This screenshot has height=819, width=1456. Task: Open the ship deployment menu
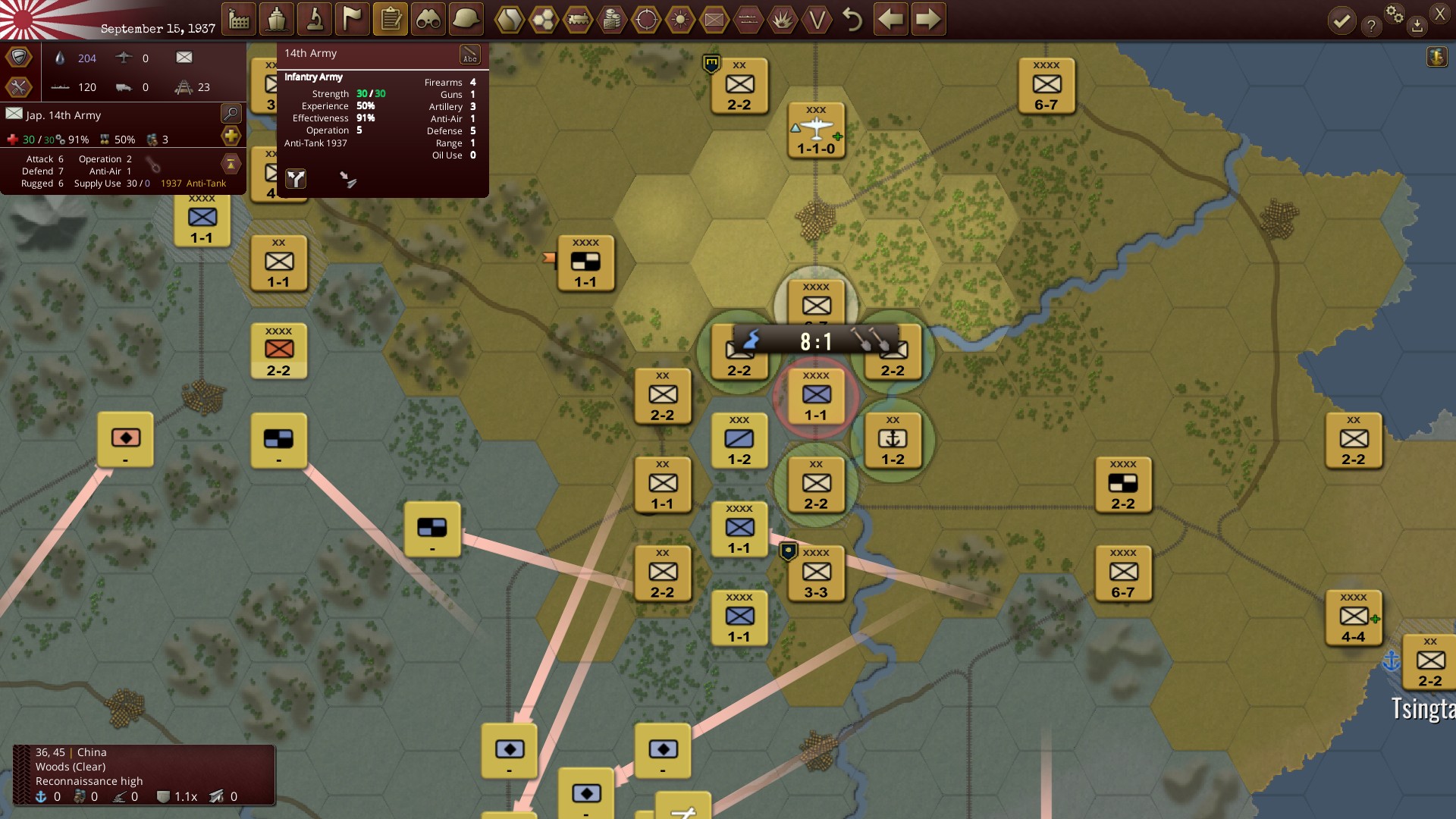tap(277, 20)
